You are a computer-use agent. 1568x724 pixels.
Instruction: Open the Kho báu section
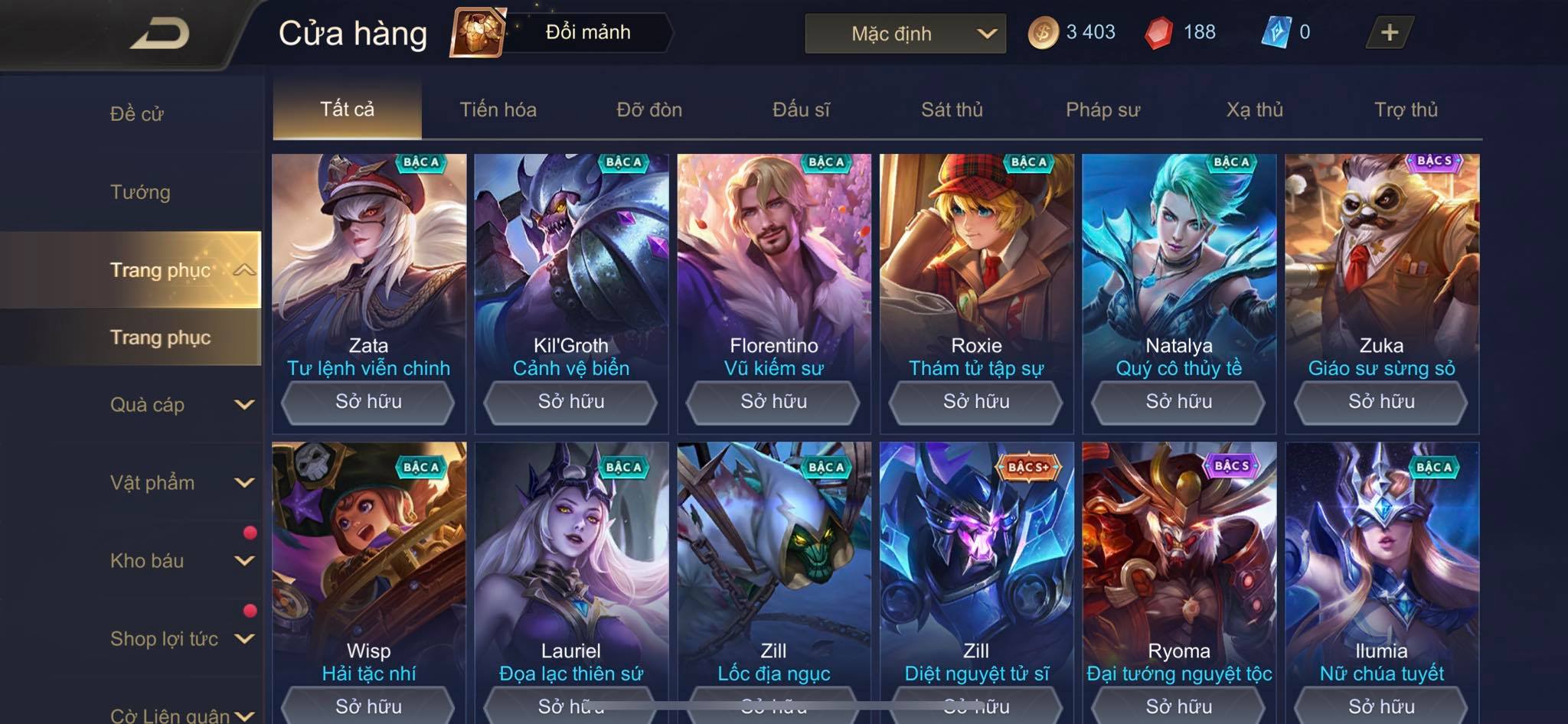(x=181, y=561)
